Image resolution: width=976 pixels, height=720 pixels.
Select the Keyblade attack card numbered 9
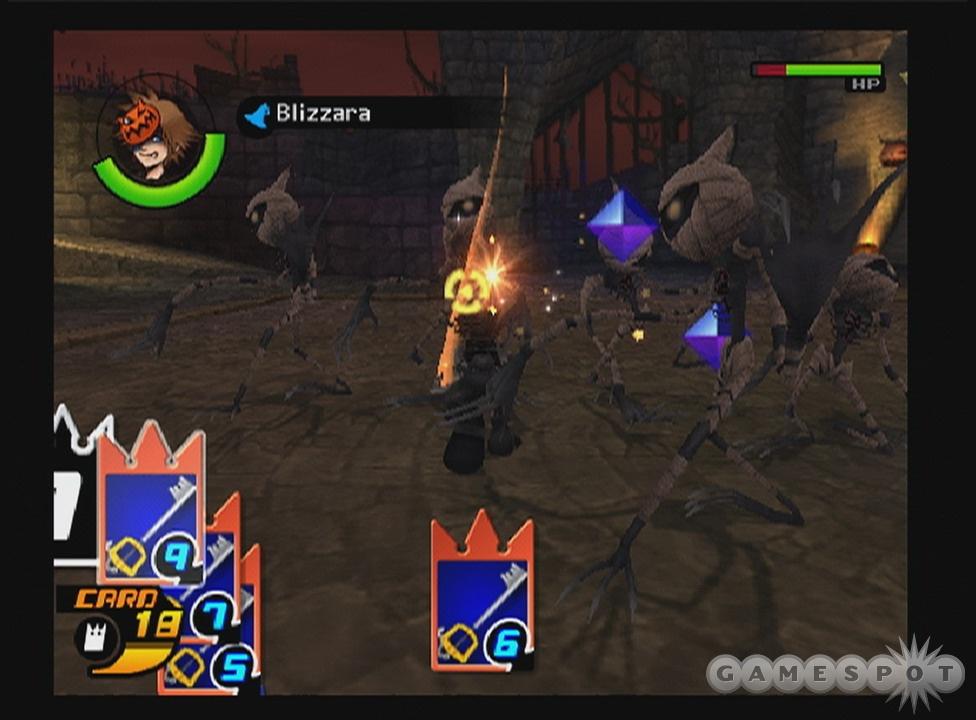coord(150,510)
